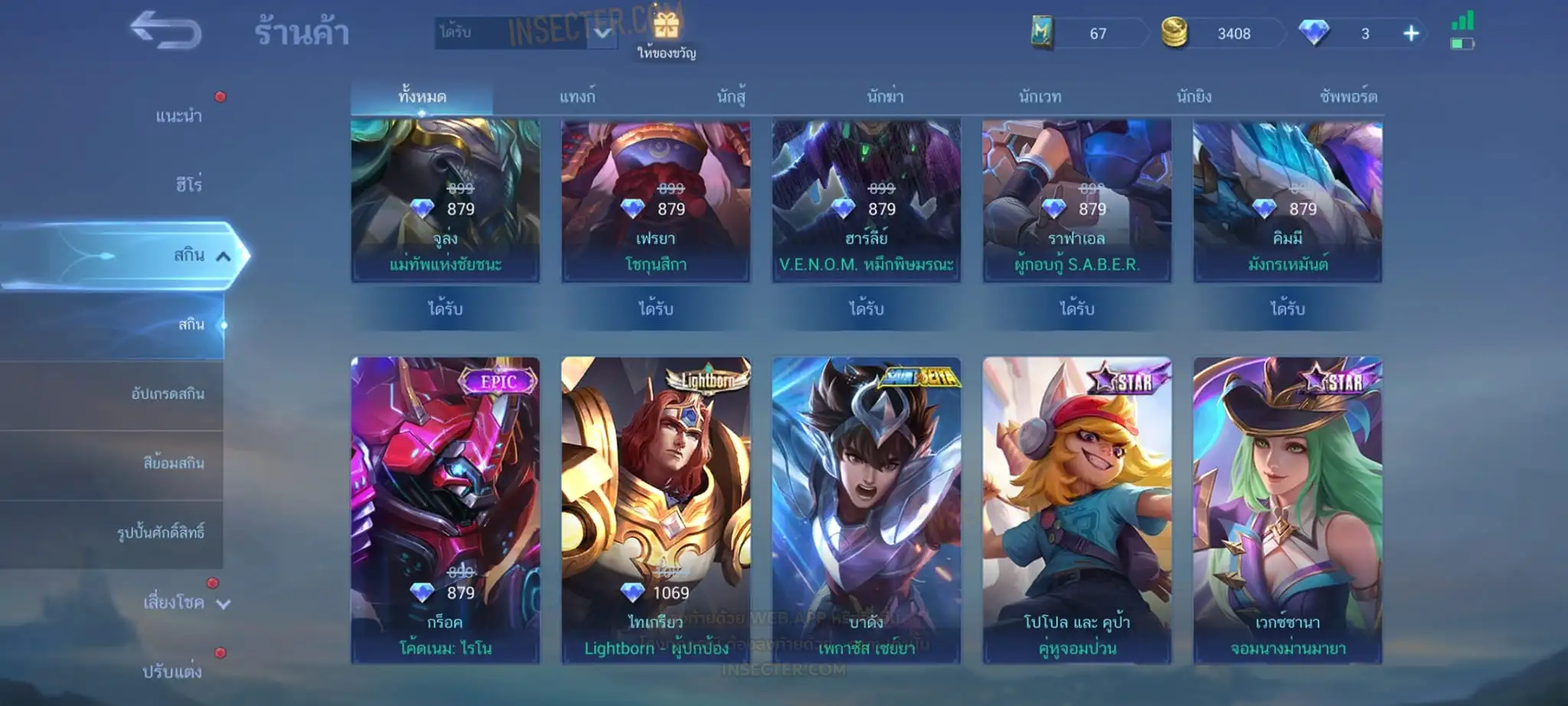Choose the นักยิง tab
Image resolution: width=1568 pixels, height=706 pixels.
click(x=1194, y=97)
